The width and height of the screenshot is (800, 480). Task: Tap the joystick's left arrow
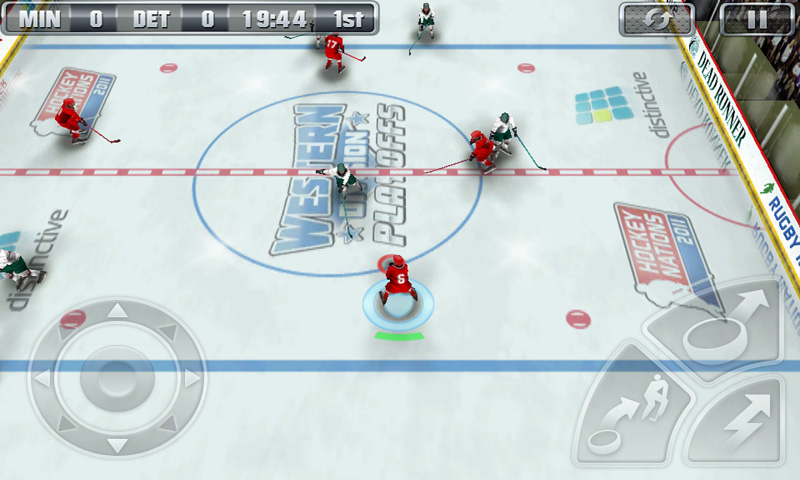point(42,379)
